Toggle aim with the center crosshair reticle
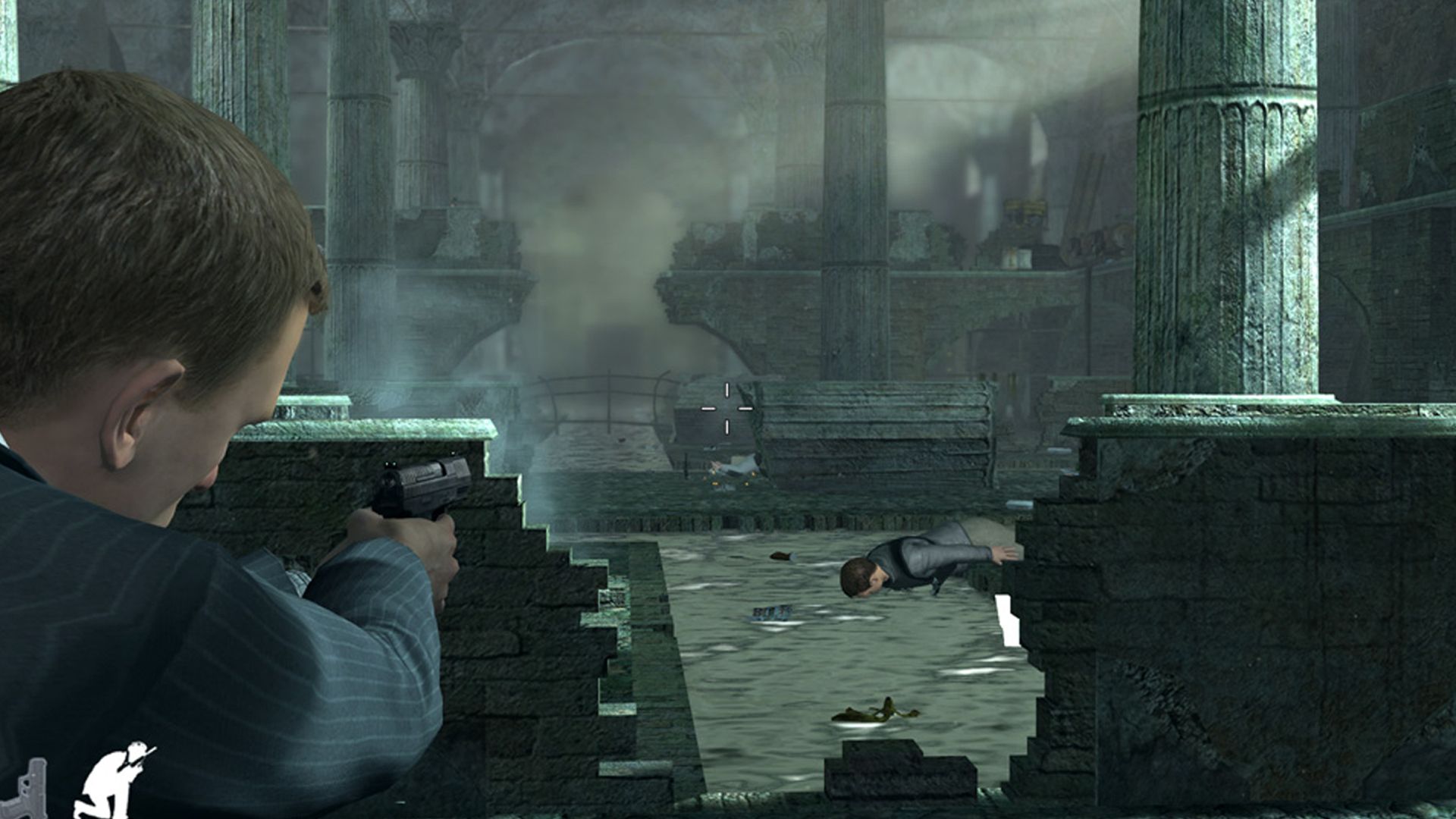 726,409
